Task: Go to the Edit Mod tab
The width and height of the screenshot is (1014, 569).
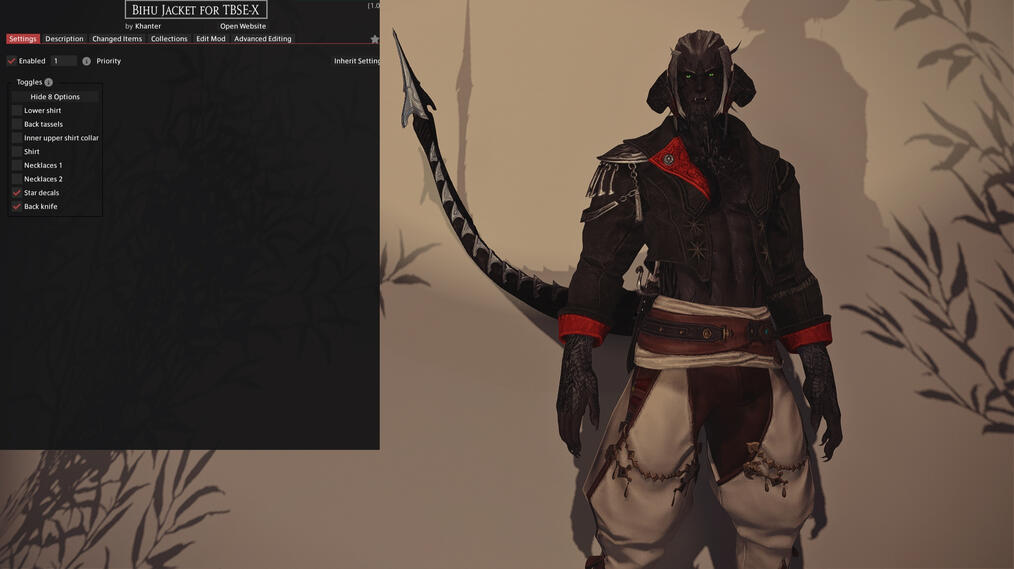Action: [x=210, y=39]
